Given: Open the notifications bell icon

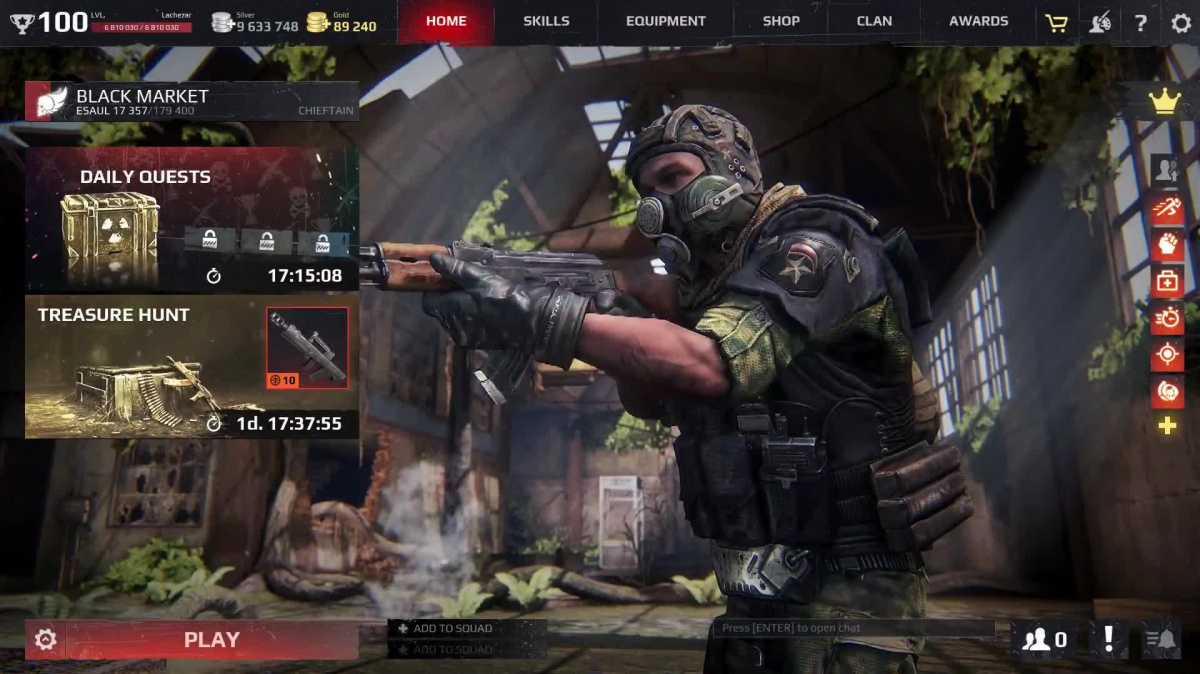Looking at the screenshot, I should [1160, 639].
